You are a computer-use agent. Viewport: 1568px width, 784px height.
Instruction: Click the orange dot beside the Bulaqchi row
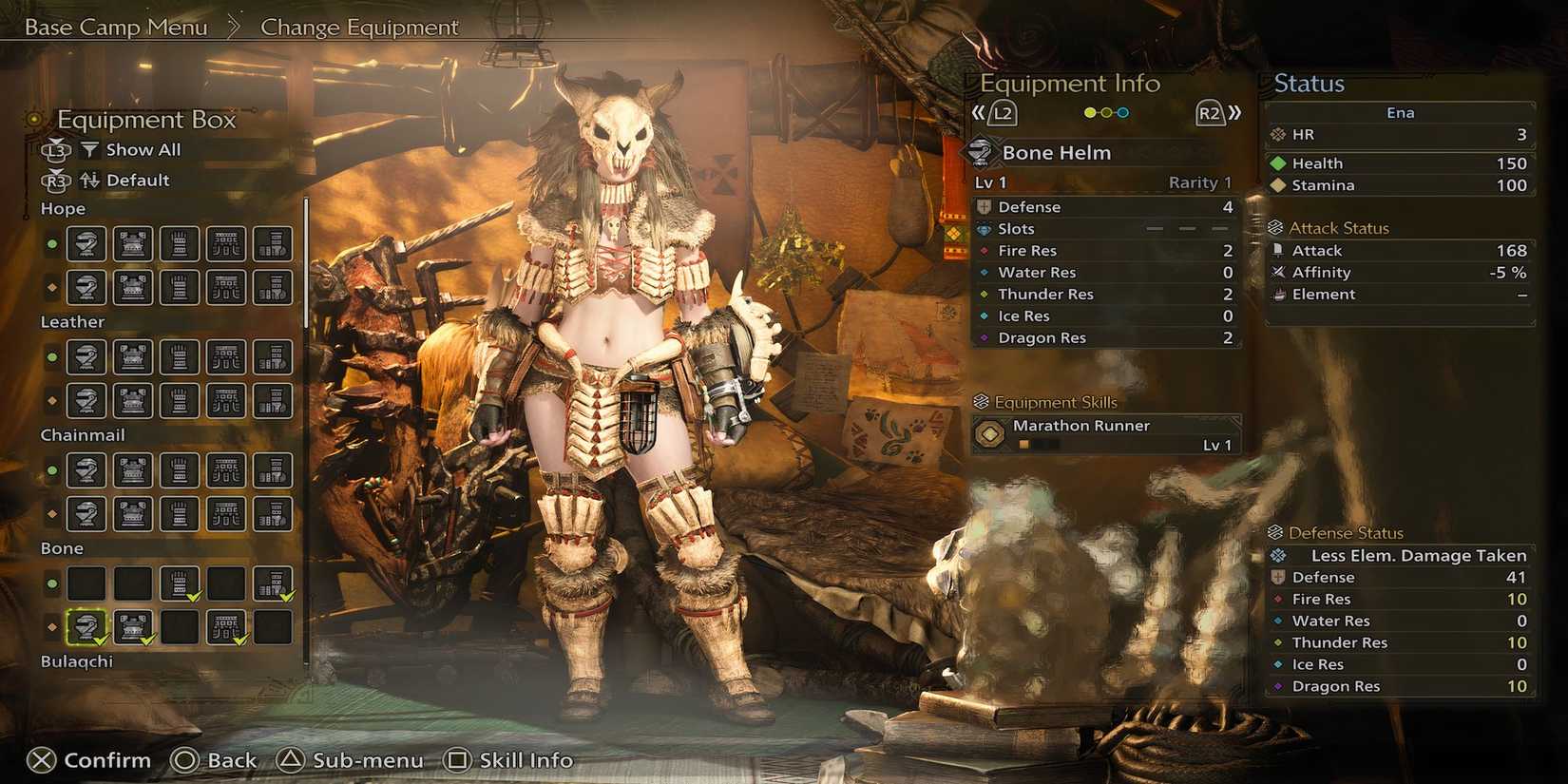click(53, 625)
